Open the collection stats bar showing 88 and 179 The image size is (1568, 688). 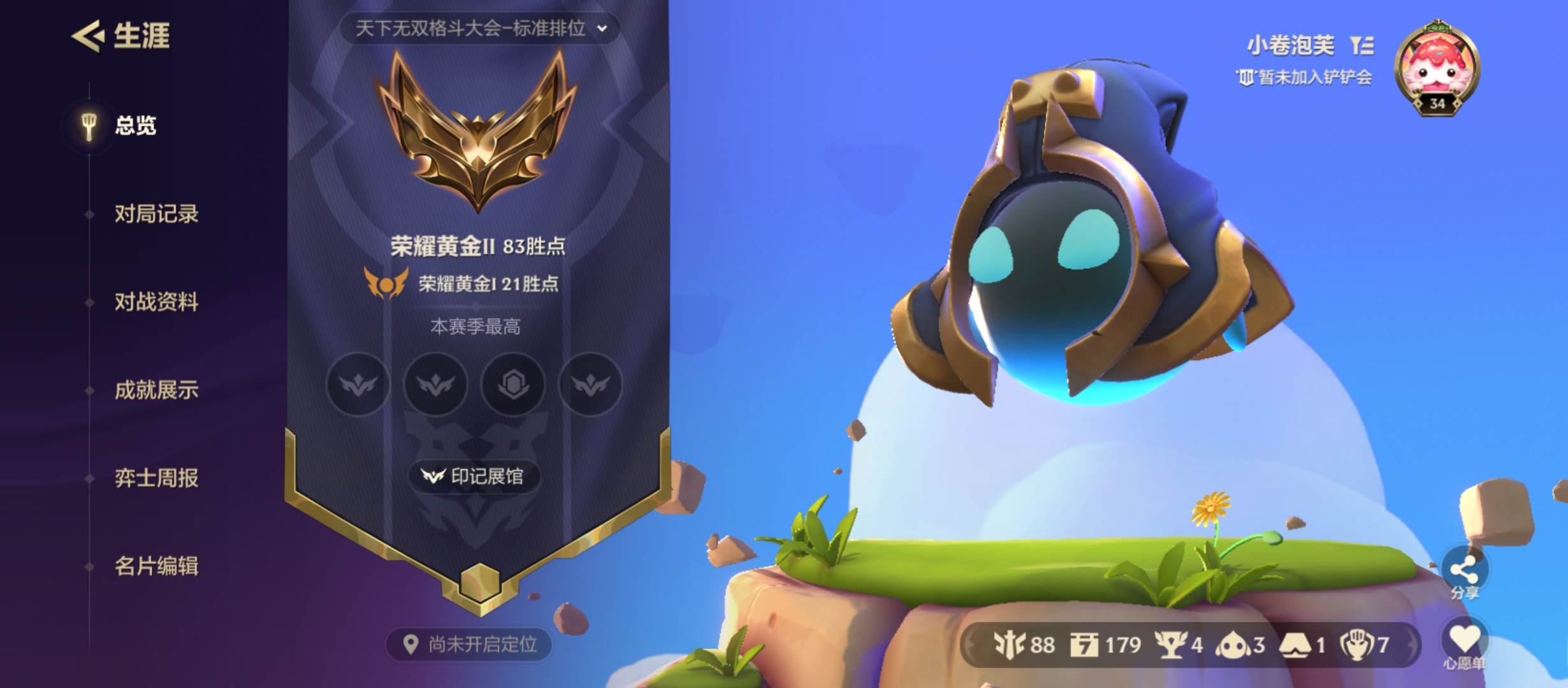(1191, 645)
